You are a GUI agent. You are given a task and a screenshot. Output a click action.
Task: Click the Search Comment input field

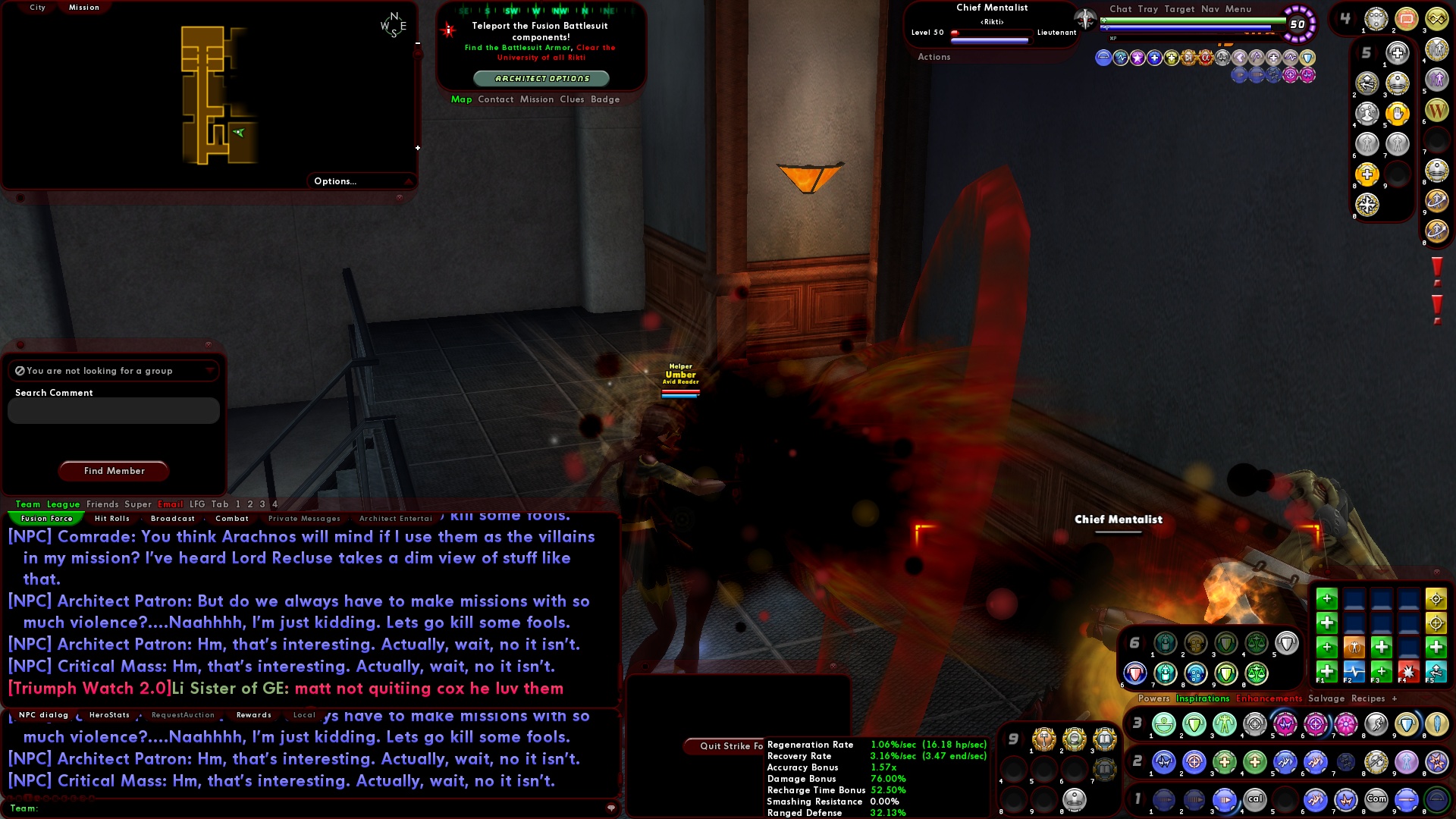(112, 410)
